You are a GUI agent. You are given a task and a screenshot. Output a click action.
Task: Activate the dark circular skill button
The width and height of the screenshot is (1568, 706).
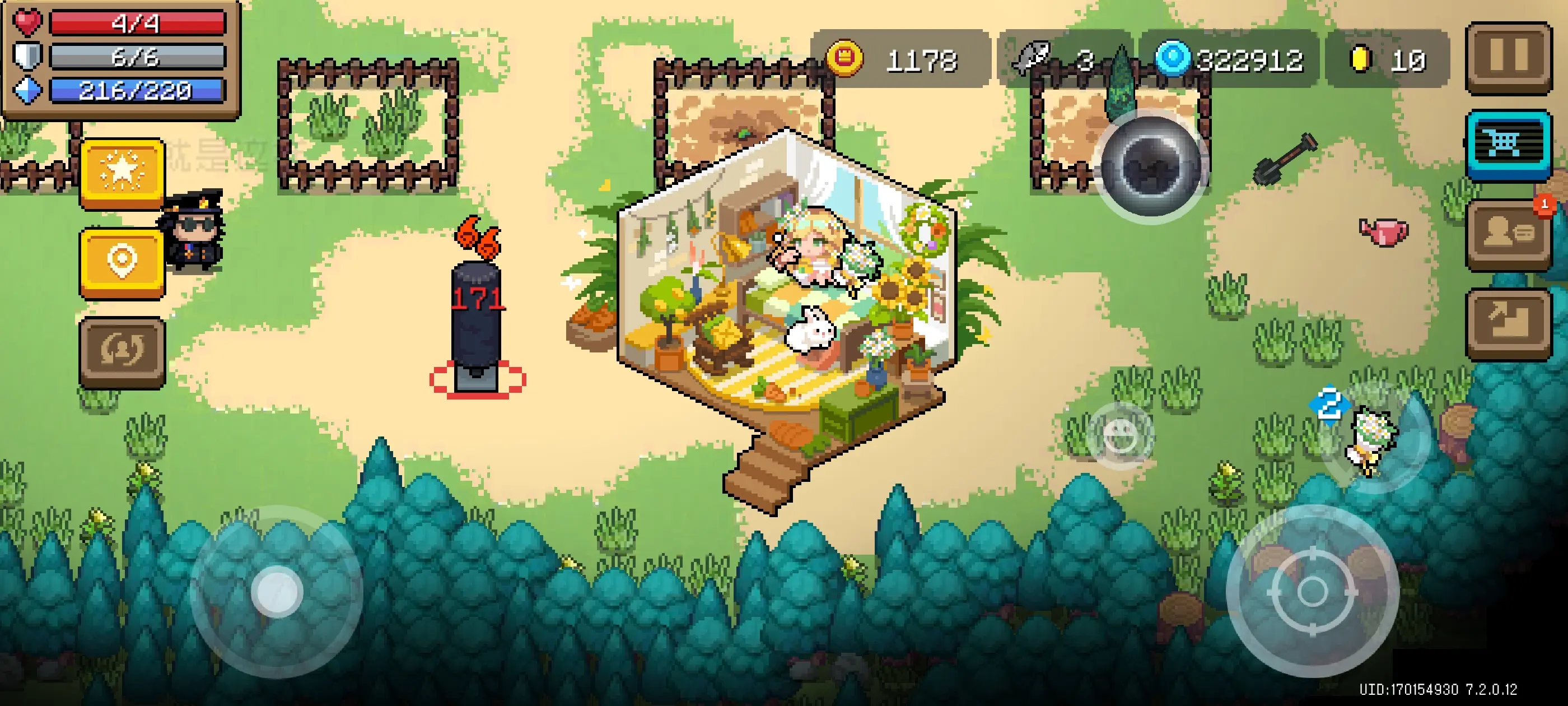coord(1150,166)
